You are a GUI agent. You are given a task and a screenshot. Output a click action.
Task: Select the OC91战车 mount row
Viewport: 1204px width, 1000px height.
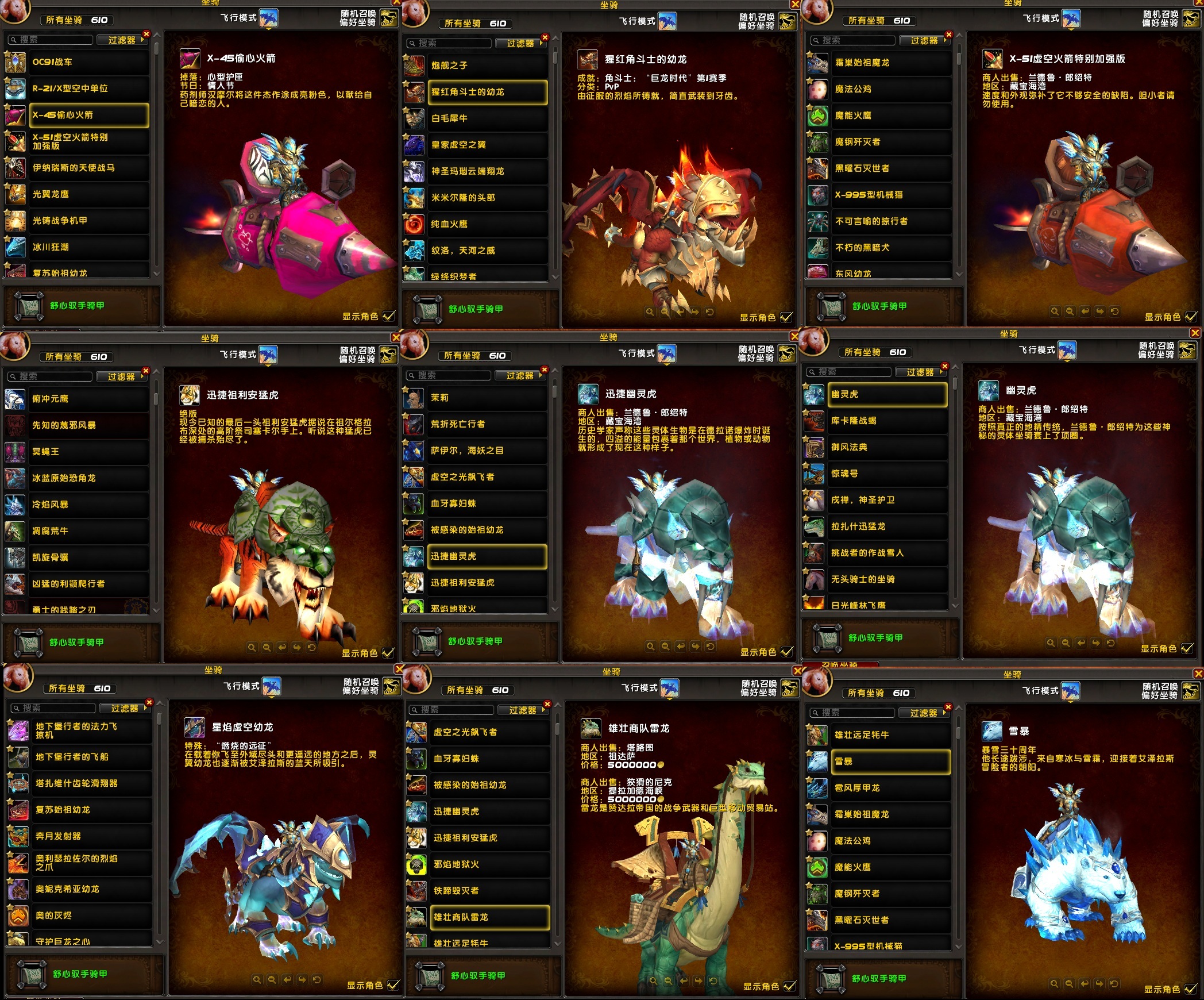tap(86, 62)
